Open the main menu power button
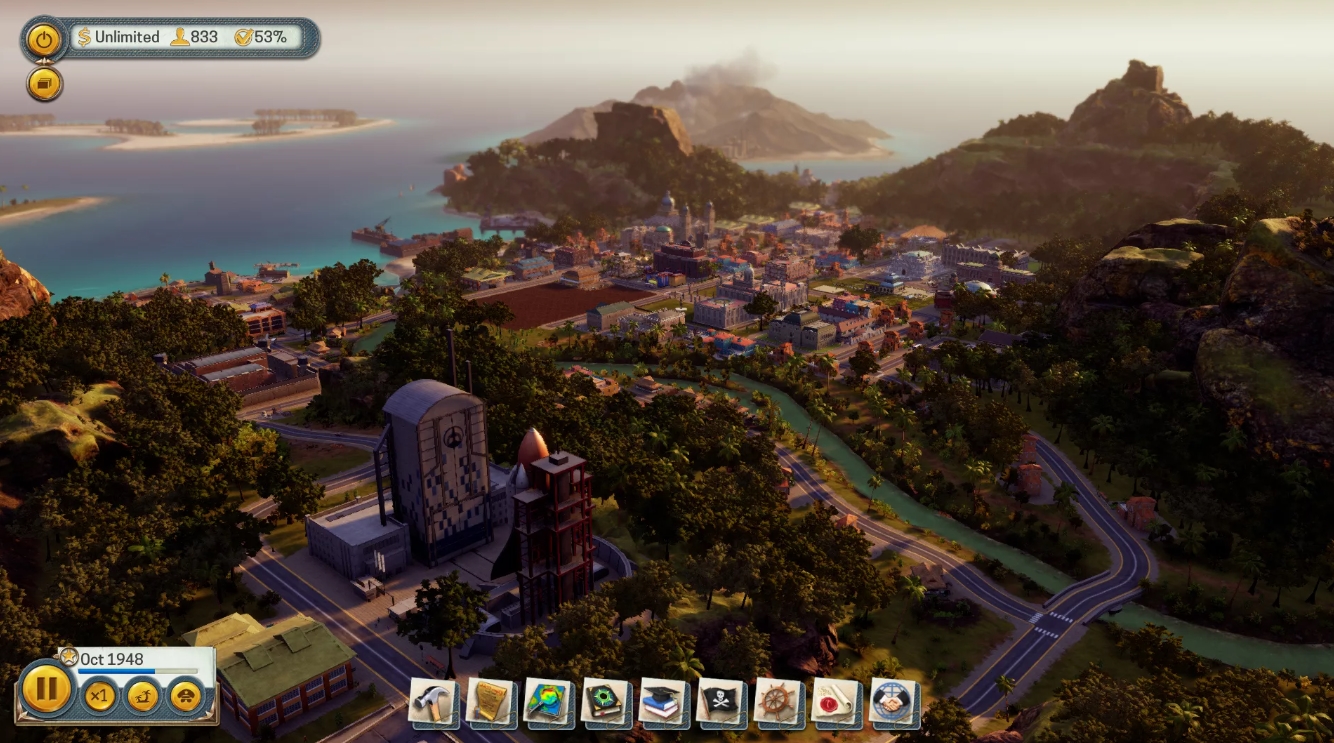The image size is (1334, 743). pos(43,38)
